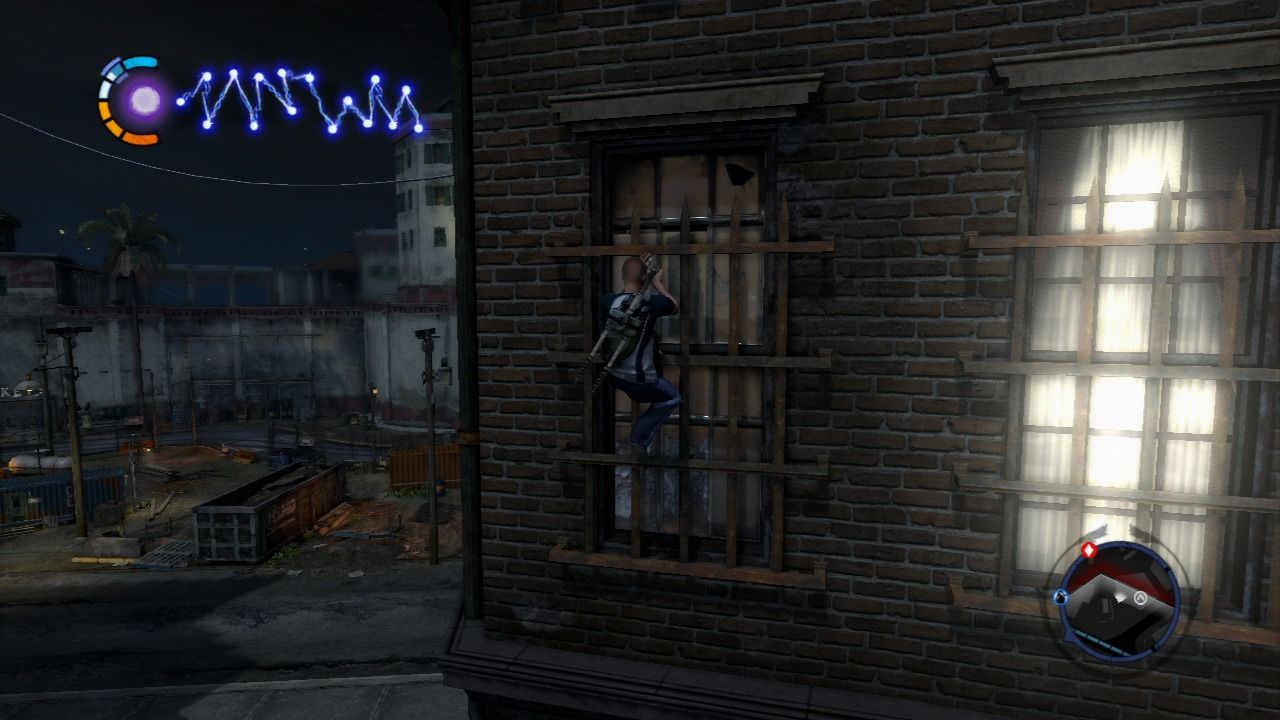Select the blue marker on minimap edge
The width and height of the screenshot is (1280, 720).
tap(1060, 598)
